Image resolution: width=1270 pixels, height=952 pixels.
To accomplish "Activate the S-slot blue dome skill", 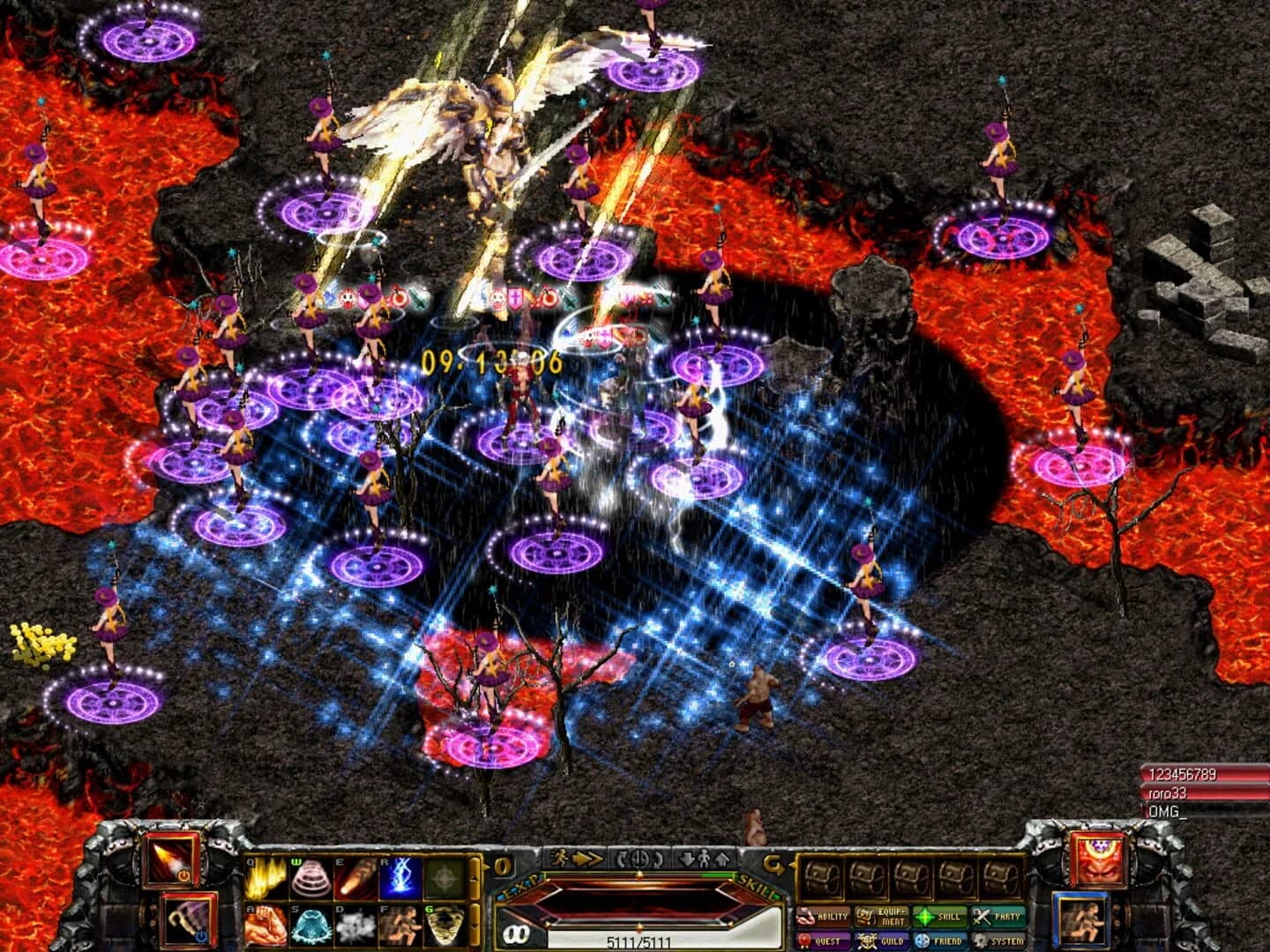I will pyautogui.click(x=311, y=924).
